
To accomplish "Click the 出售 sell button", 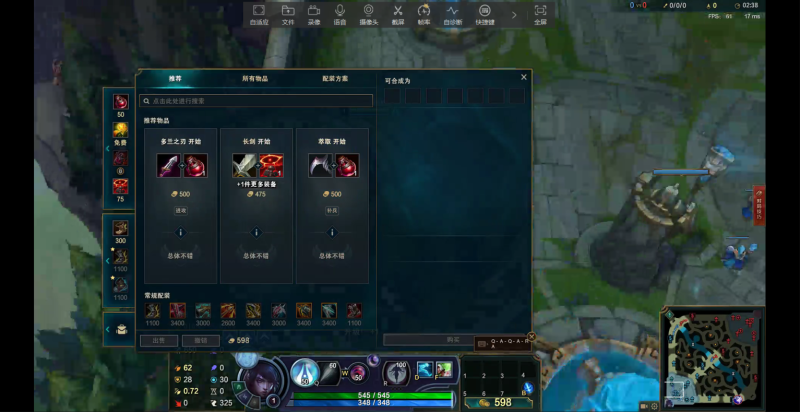I will tap(158, 340).
